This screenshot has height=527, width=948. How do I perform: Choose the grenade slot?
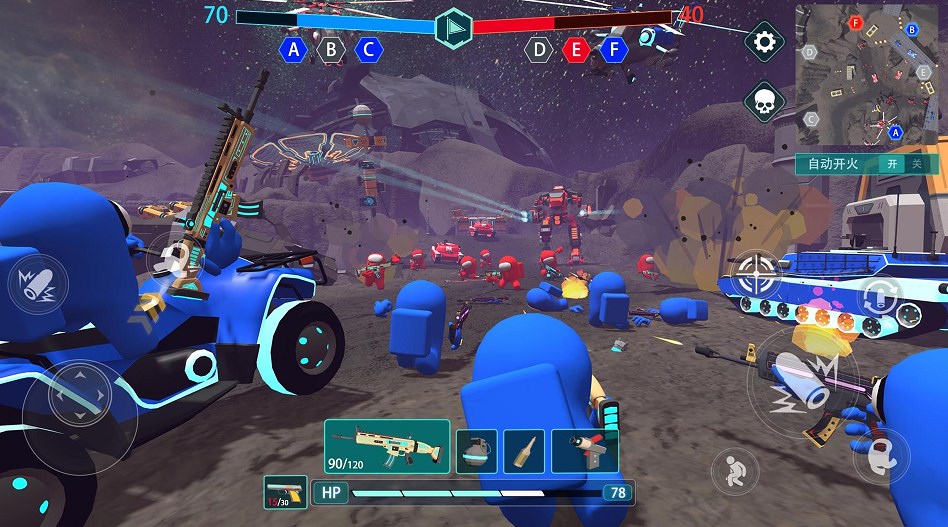click(476, 451)
